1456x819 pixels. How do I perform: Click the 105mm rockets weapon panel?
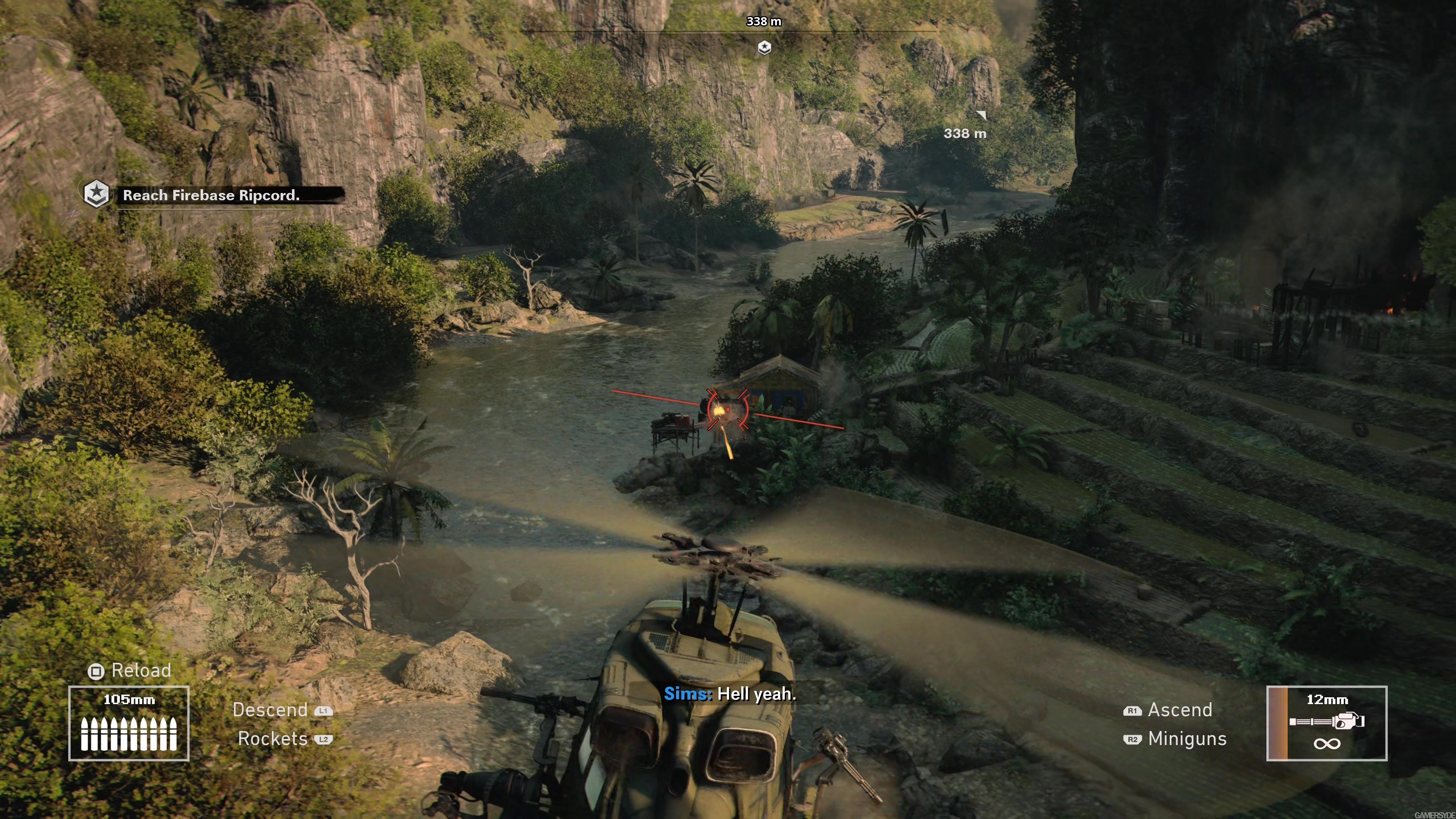129,723
